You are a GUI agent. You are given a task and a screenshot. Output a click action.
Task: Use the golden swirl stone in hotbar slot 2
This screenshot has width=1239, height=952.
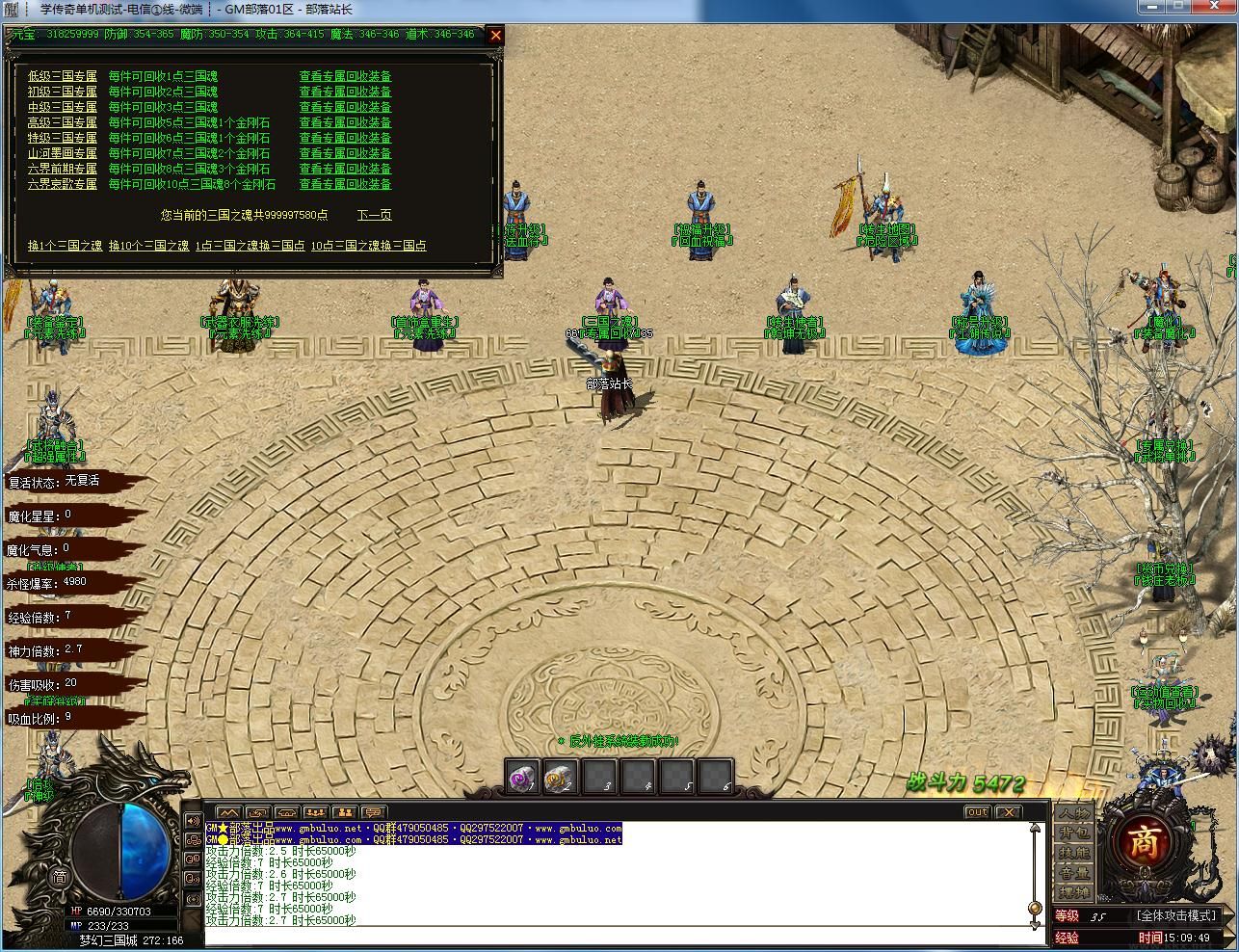tap(562, 777)
